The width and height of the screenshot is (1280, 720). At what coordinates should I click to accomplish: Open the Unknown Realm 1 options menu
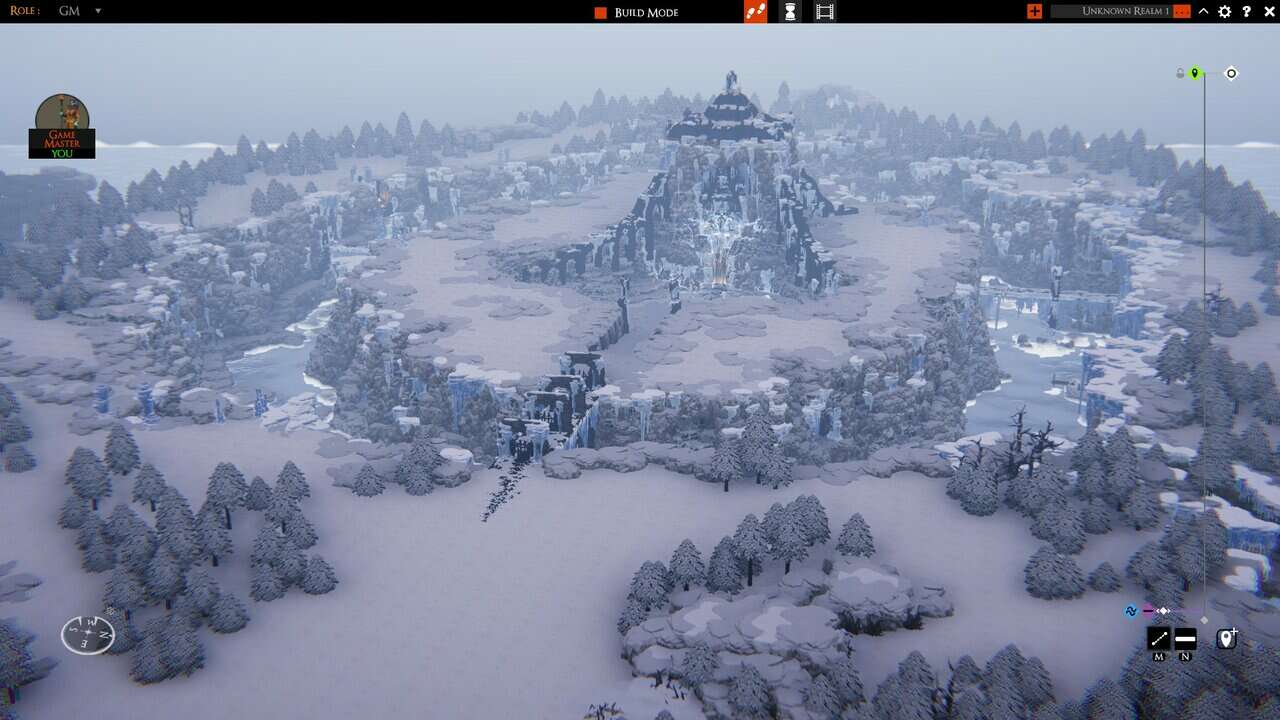1183,12
